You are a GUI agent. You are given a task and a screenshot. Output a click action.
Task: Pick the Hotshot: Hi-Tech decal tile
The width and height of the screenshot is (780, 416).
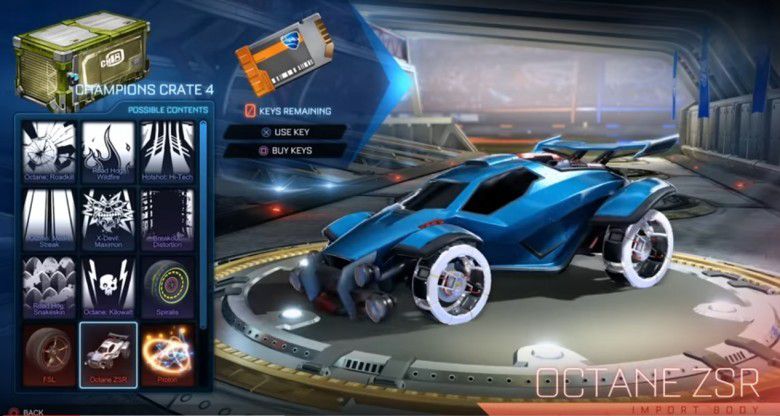(x=167, y=150)
